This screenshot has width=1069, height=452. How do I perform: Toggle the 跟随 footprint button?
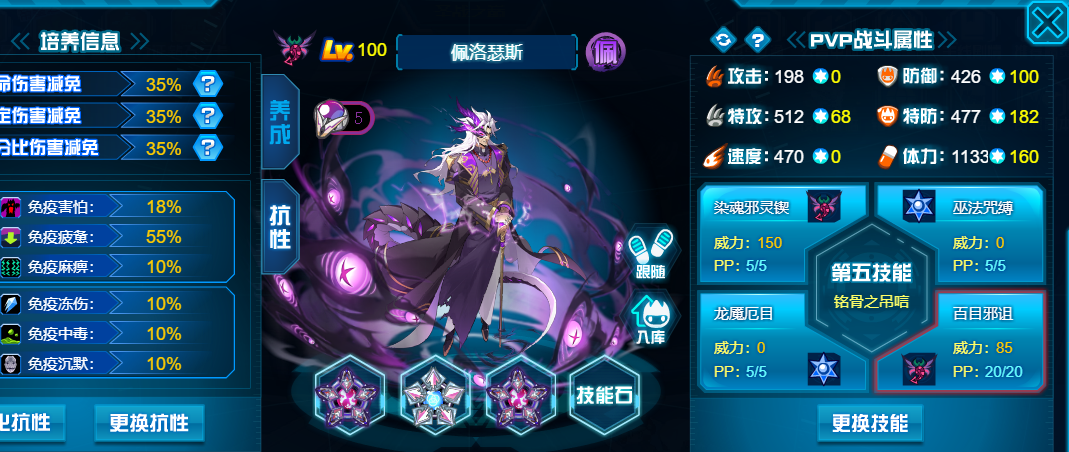coord(650,258)
